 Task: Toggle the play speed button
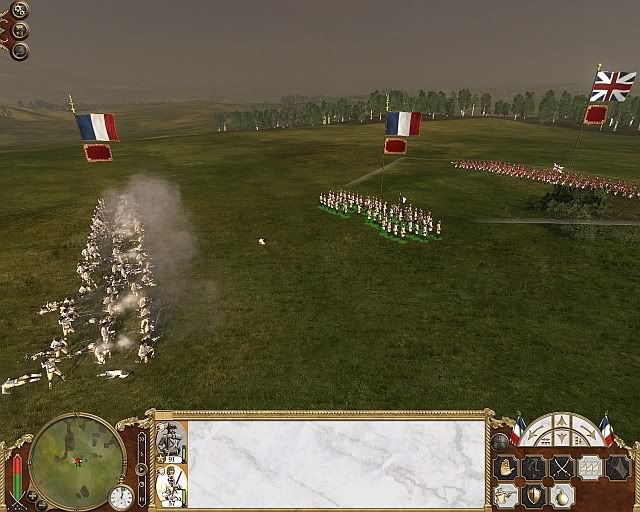pos(141,468)
